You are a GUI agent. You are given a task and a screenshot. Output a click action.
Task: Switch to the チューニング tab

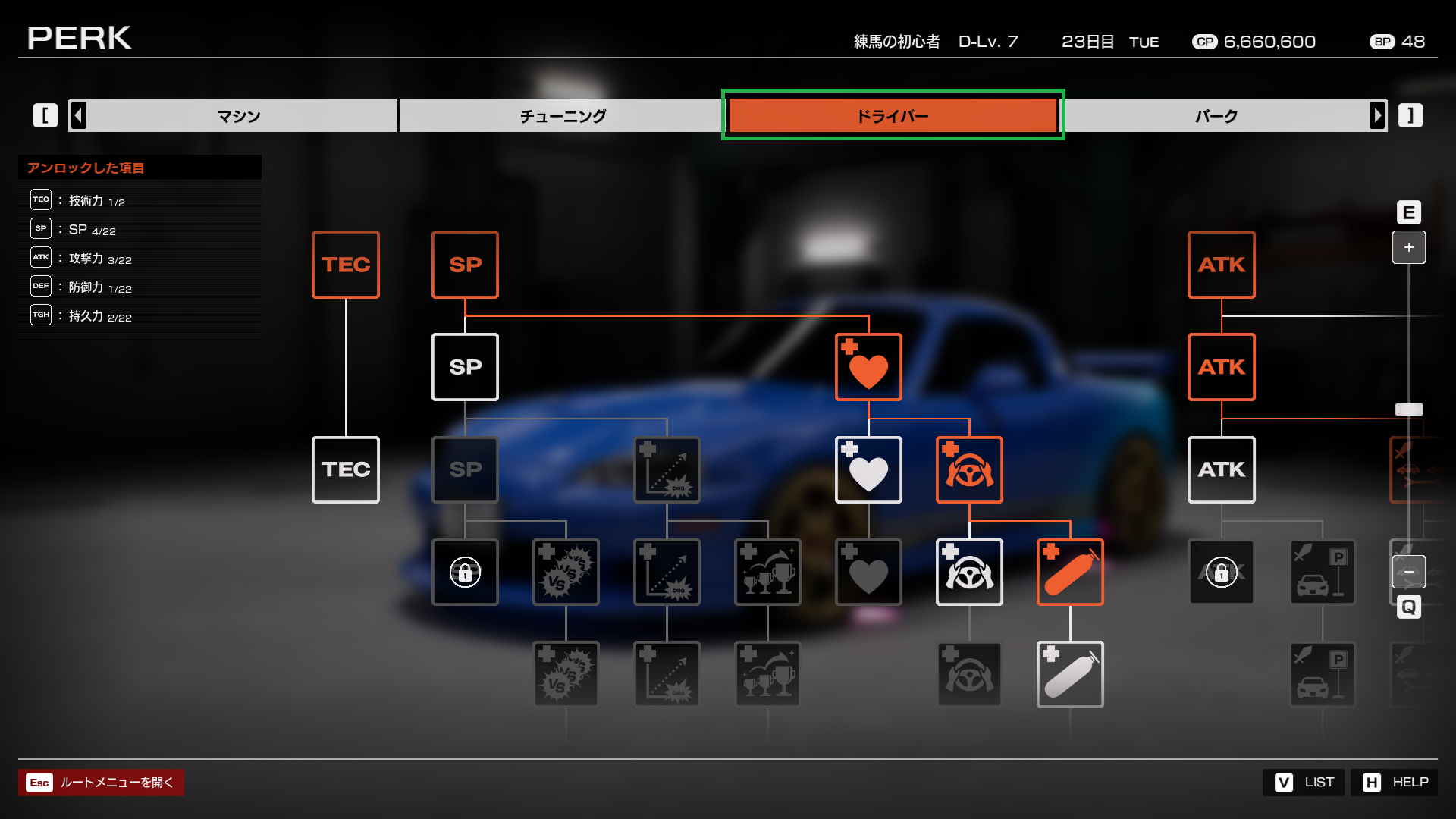tap(562, 115)
